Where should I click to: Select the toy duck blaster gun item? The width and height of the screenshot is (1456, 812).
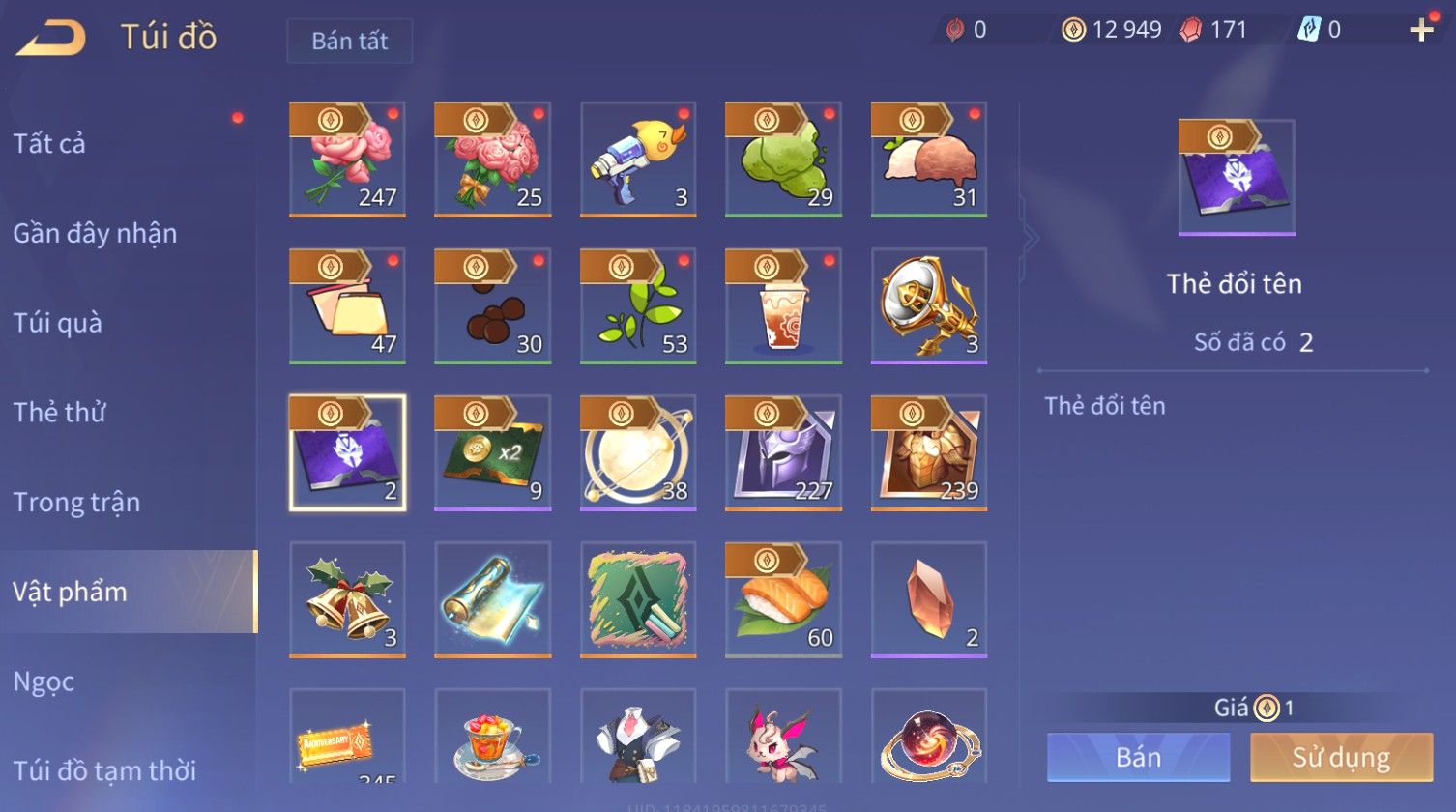tap(638, 159)
